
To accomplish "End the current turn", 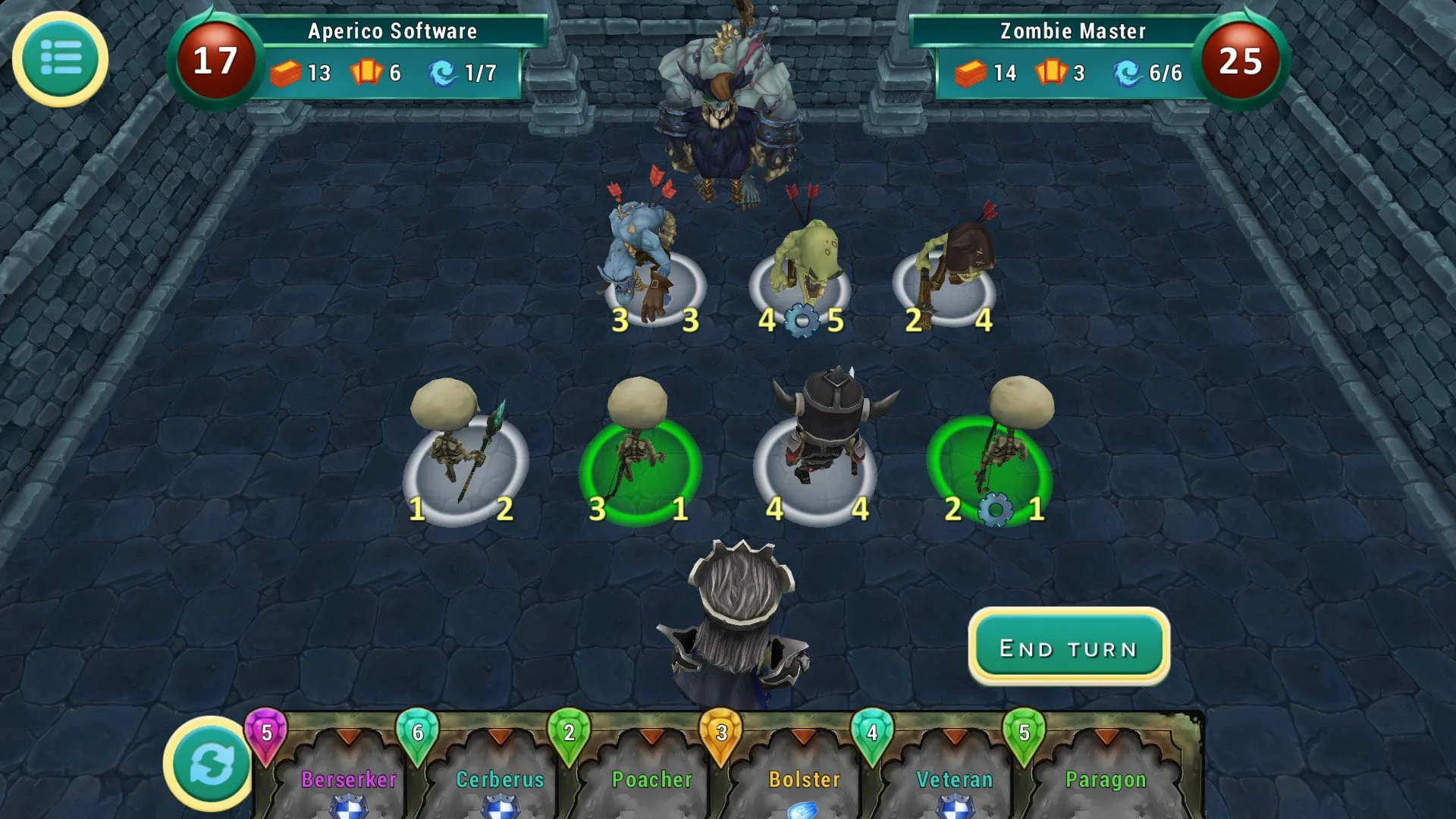I will click(1068, 648).
